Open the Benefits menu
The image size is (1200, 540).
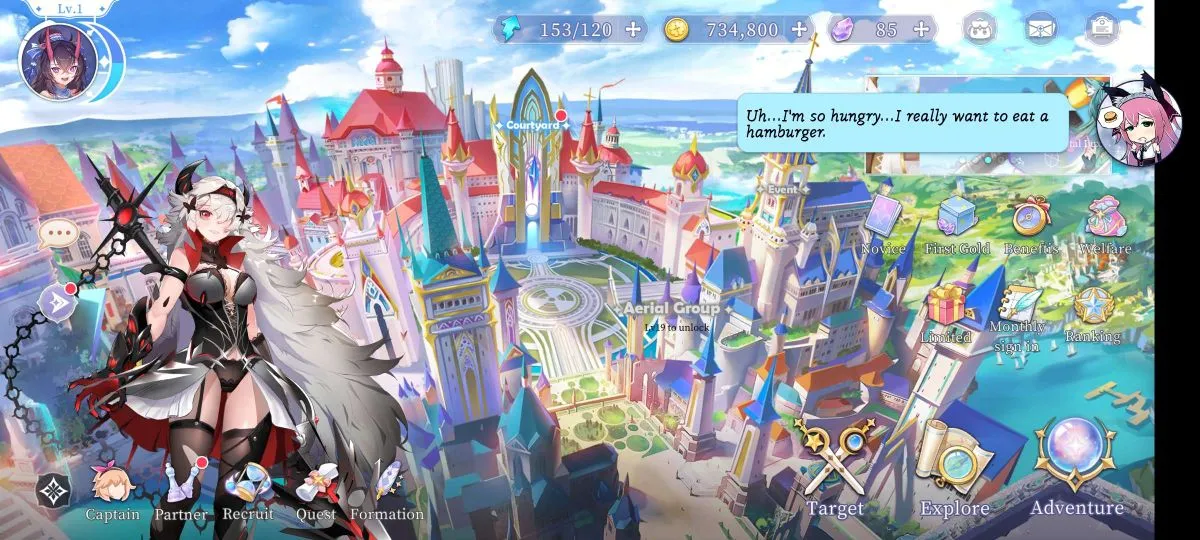pos(1030,224)
